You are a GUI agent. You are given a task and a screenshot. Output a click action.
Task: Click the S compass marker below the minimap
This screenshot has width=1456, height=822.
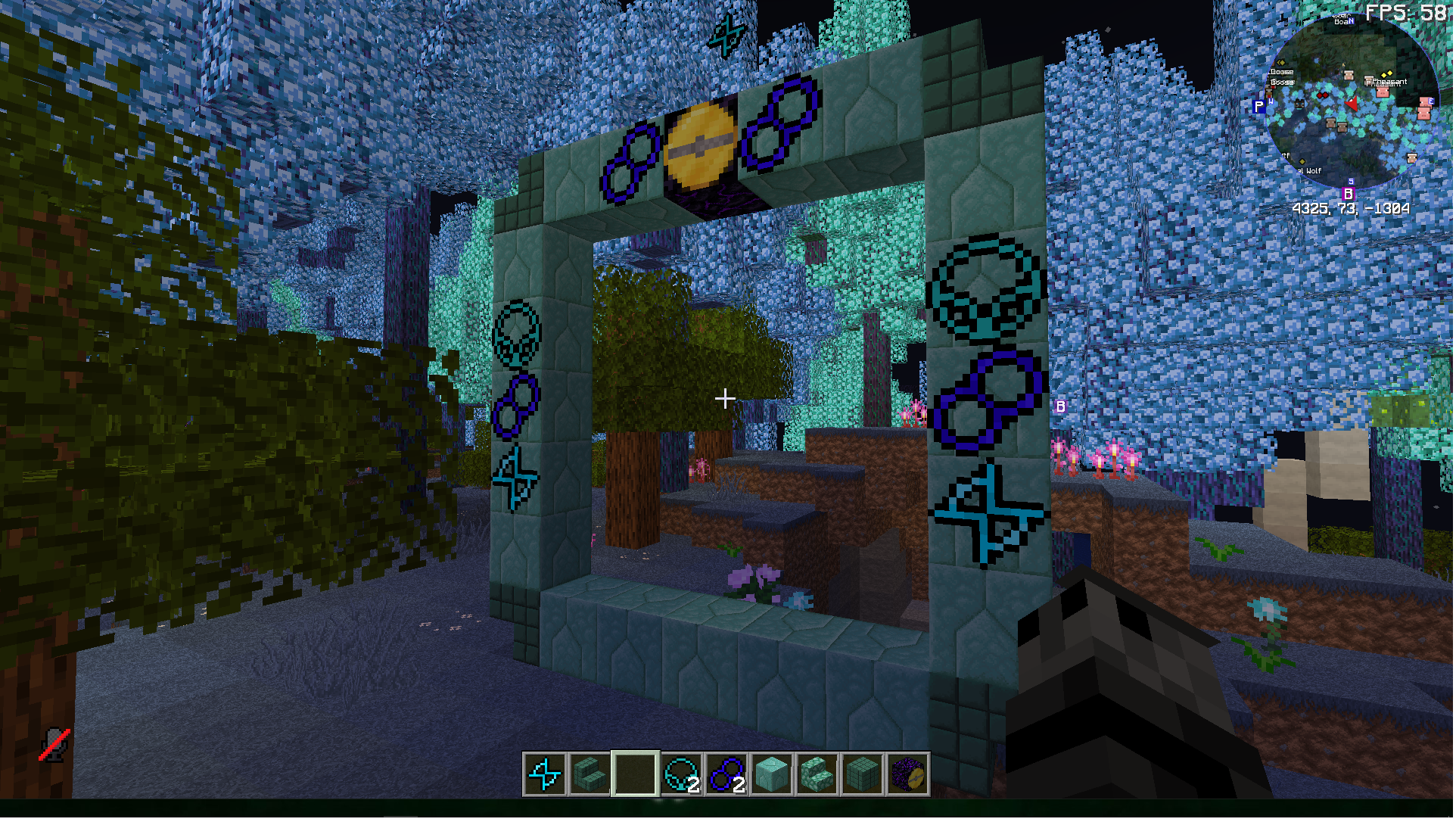pyautogui.click(x=1351, y=182)
